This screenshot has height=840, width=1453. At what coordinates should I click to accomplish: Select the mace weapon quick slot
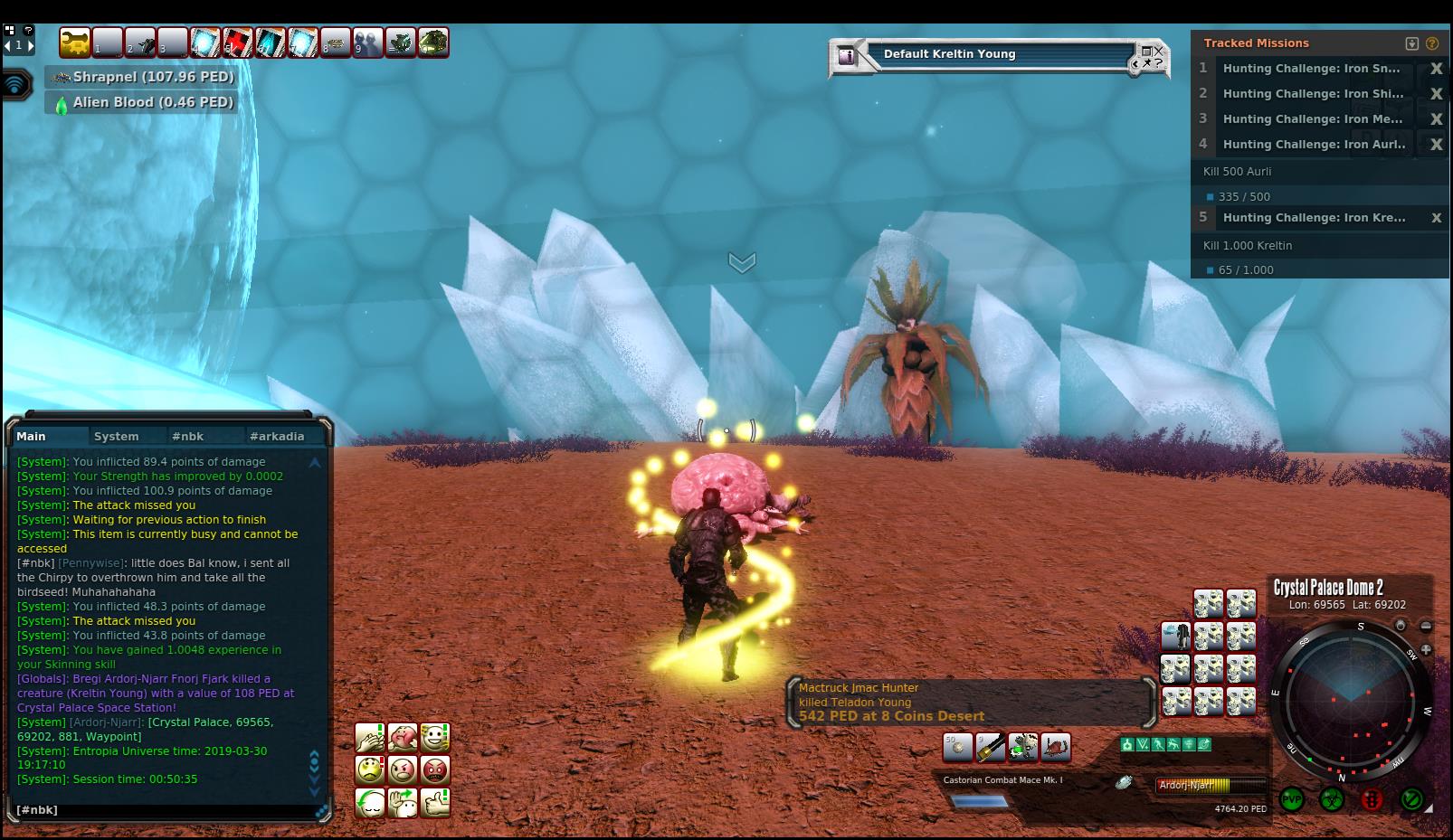point(991,748)
